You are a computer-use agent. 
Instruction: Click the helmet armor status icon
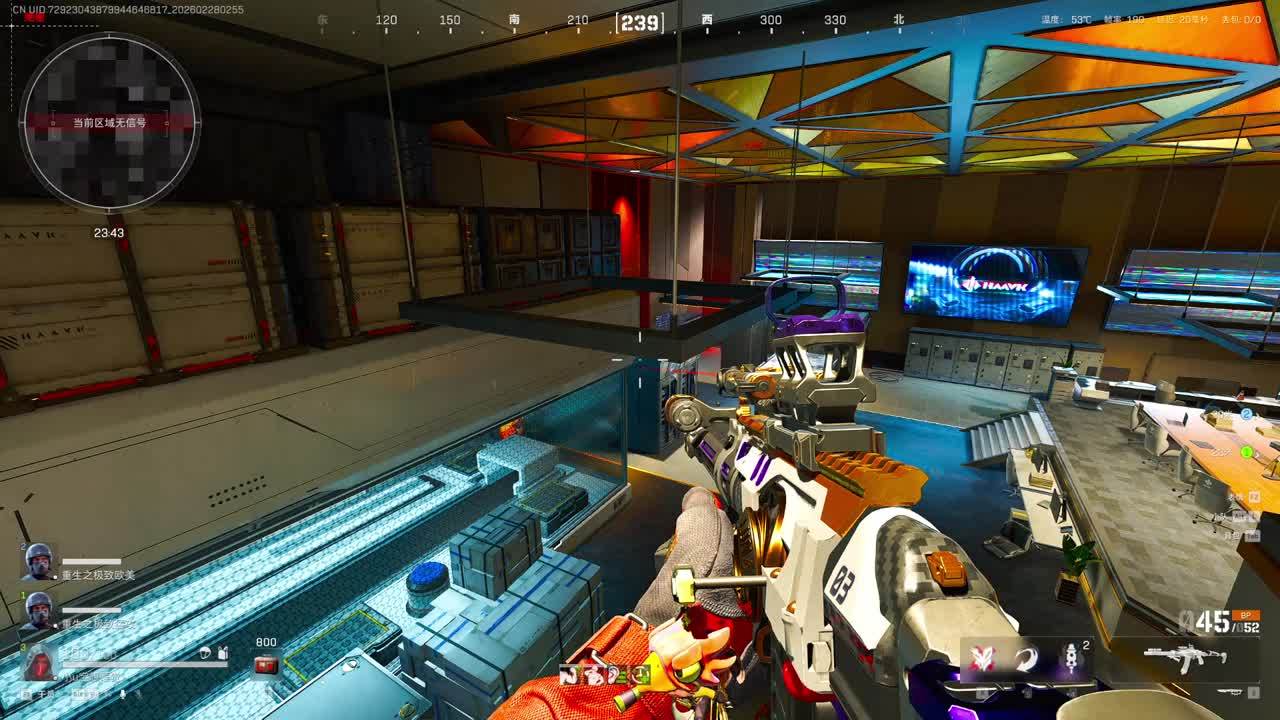(x=205, y=653)
